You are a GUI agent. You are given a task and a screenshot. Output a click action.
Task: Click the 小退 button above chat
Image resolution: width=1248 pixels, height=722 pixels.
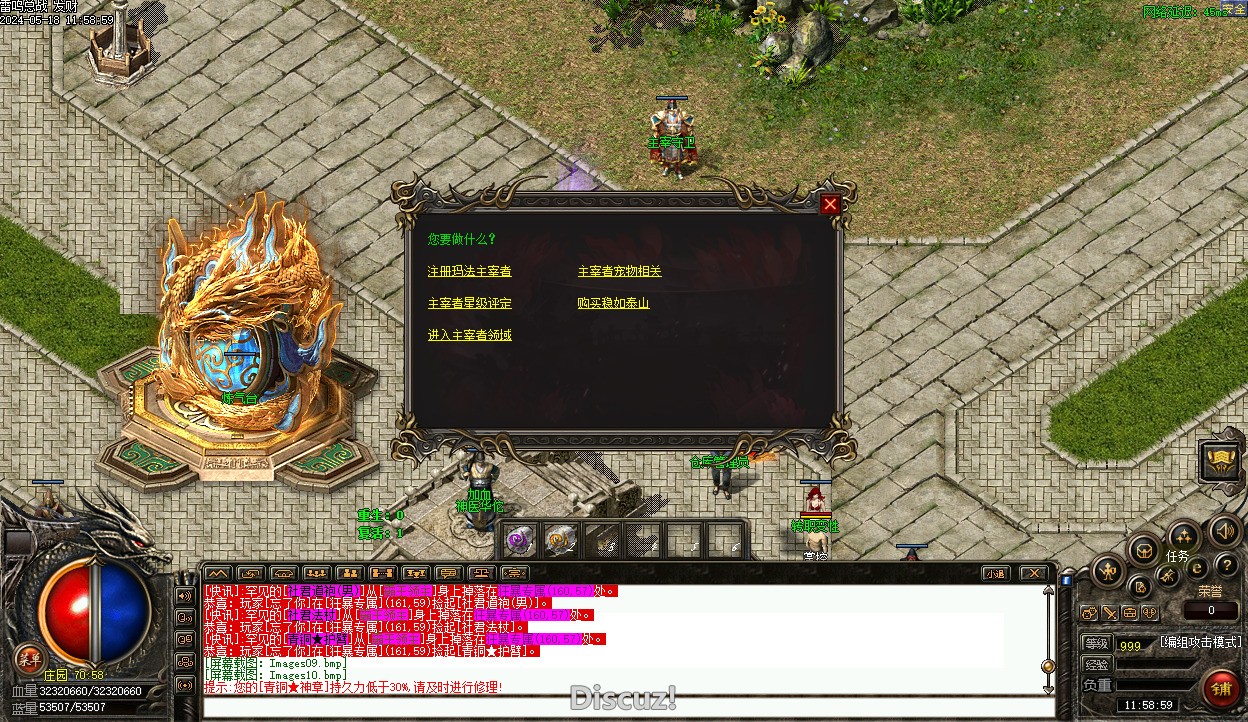click(x=994, y=574)
